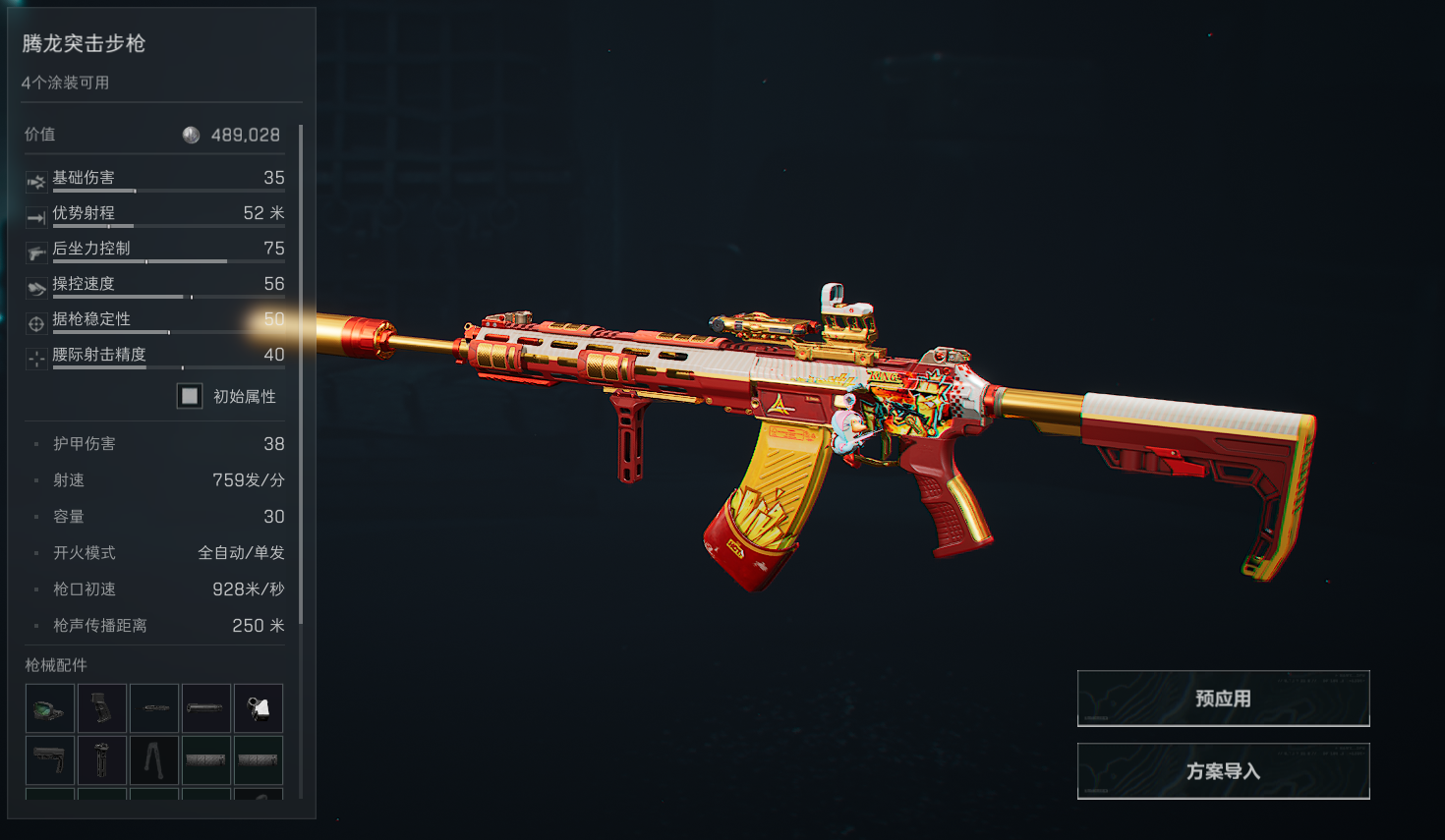This screenshot has width=1445, height=840.
Task: Select the pistol grip attachment slot
Action: (102, 708)
